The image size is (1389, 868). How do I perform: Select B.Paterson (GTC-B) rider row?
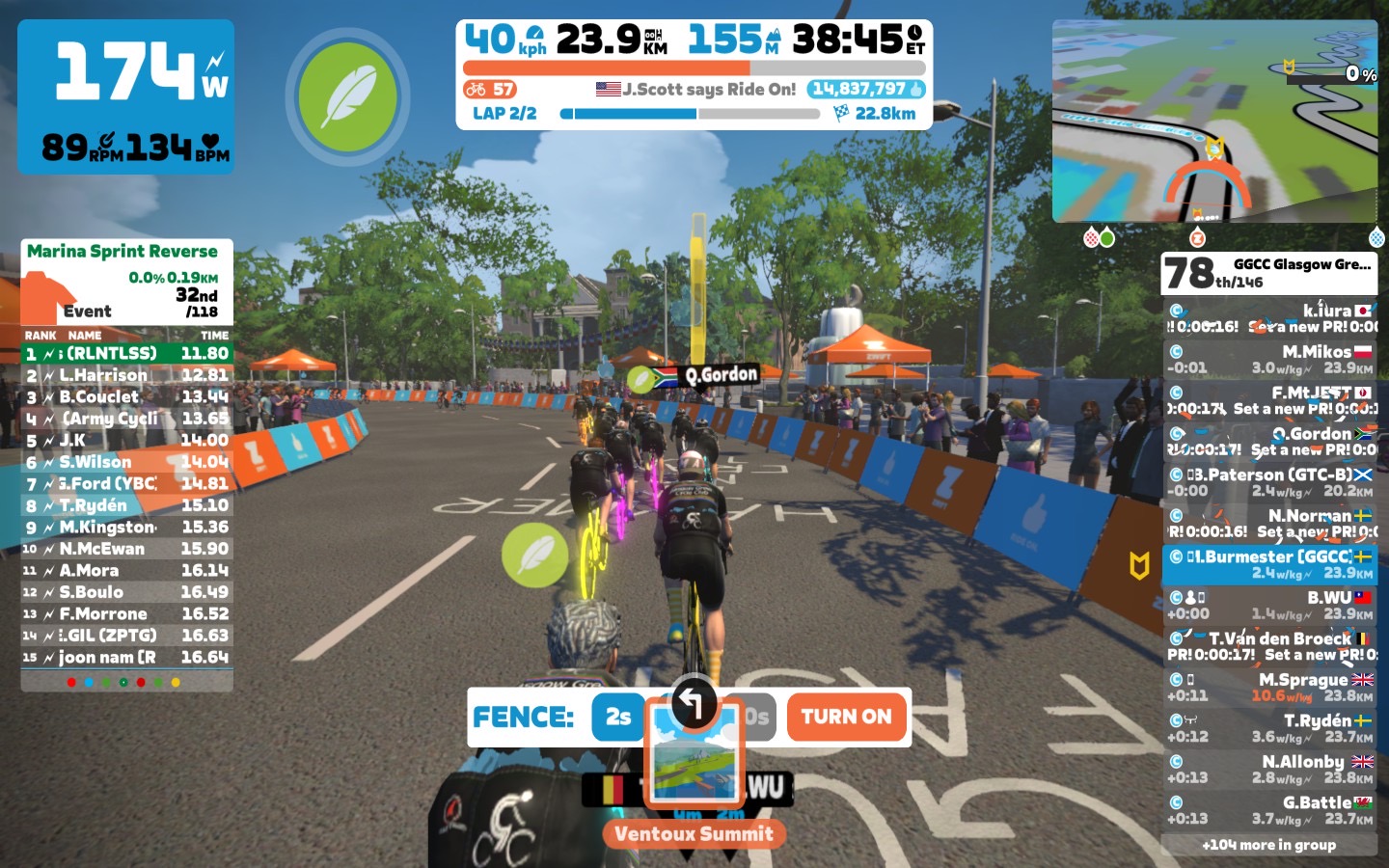[x=1269, y=482]
